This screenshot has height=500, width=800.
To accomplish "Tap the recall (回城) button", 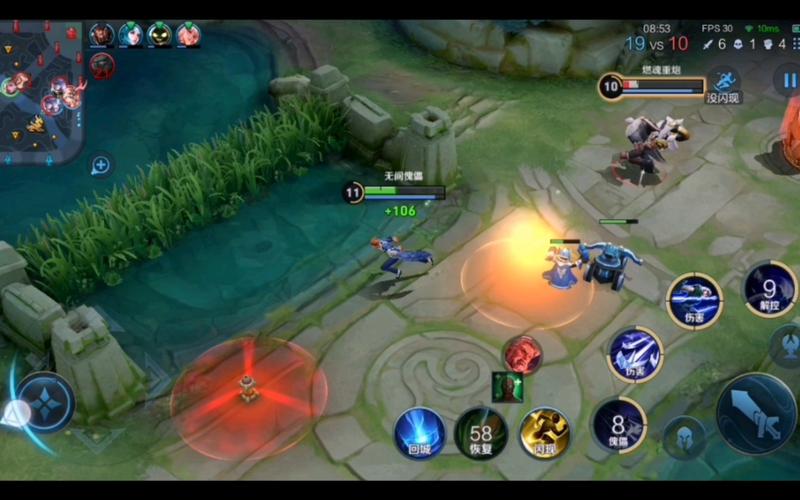I will pyautogui.click(x=419, y=433).
